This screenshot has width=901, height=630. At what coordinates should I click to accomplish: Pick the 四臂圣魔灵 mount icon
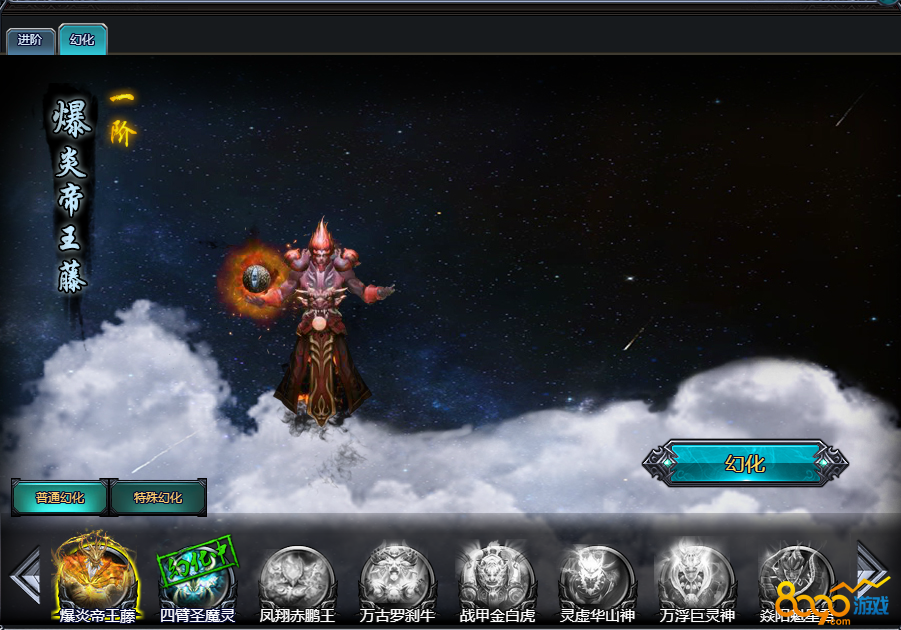pyautogui.click(x=197, y=577)
